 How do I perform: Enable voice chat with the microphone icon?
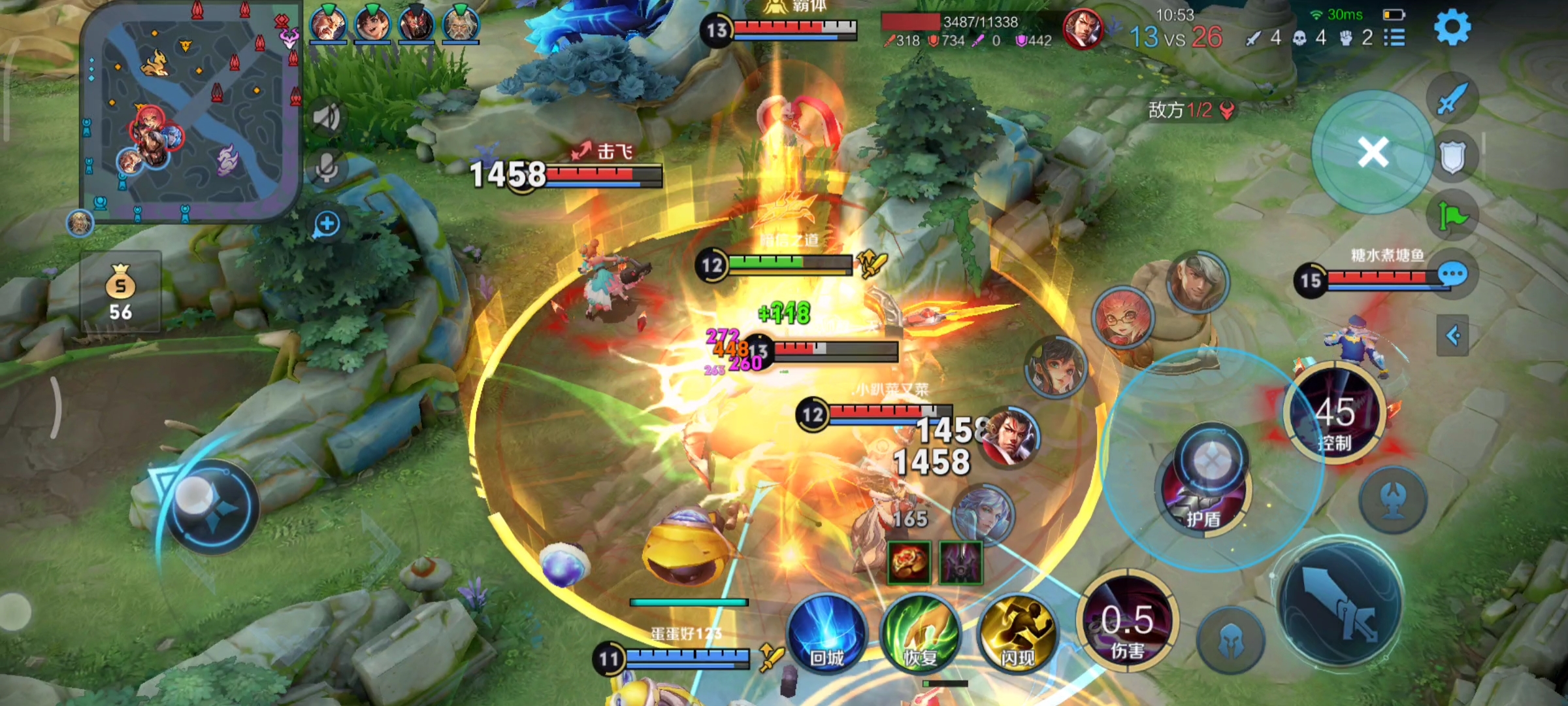[x=326, y=166]
